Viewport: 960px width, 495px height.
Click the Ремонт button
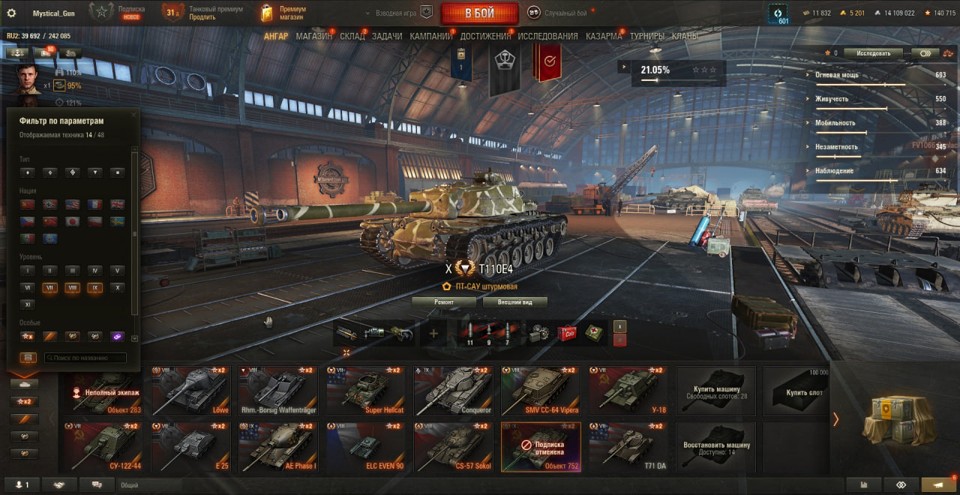click(x=444, y=301)
